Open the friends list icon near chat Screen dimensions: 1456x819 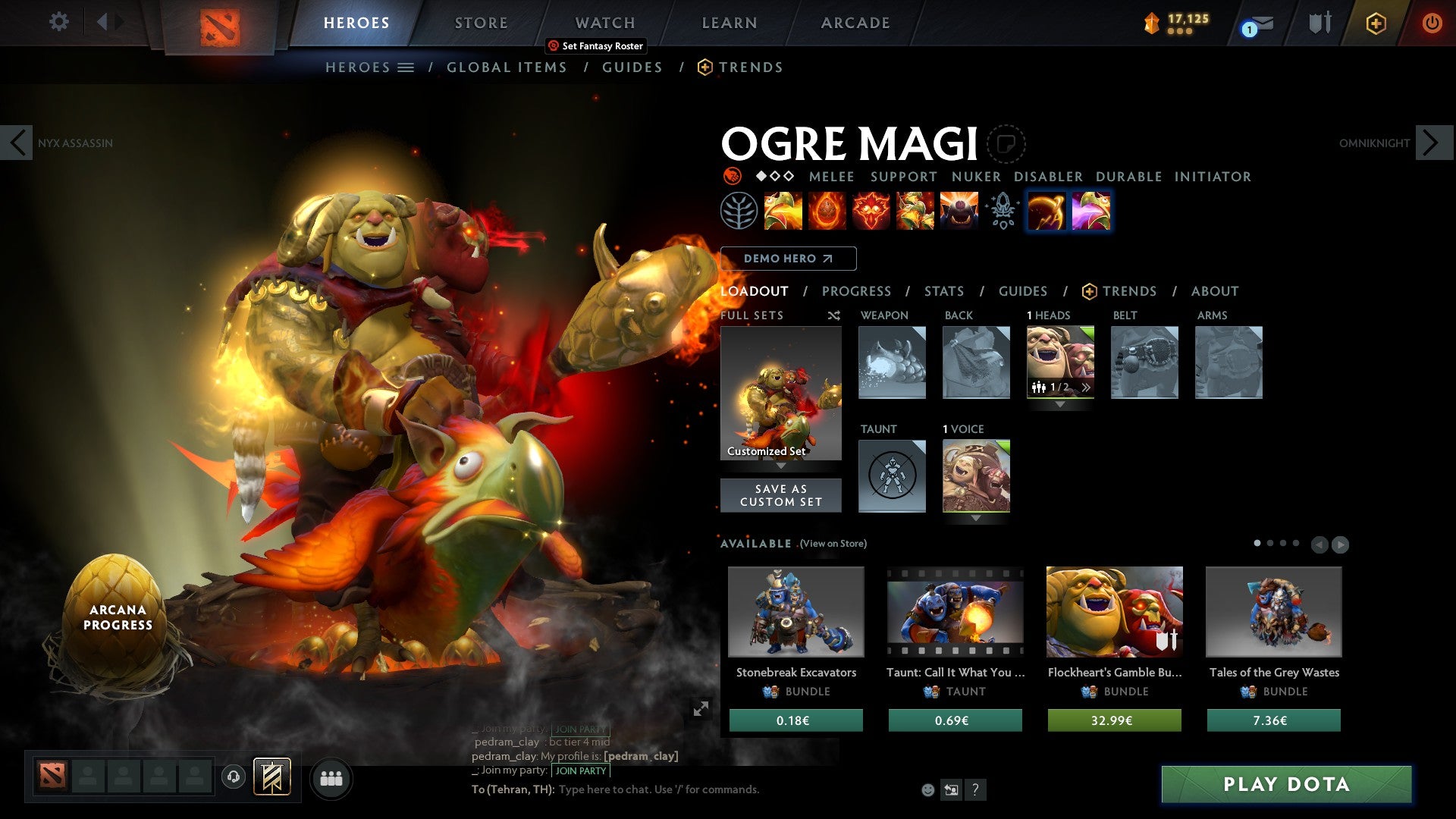(x=331, y=778)
